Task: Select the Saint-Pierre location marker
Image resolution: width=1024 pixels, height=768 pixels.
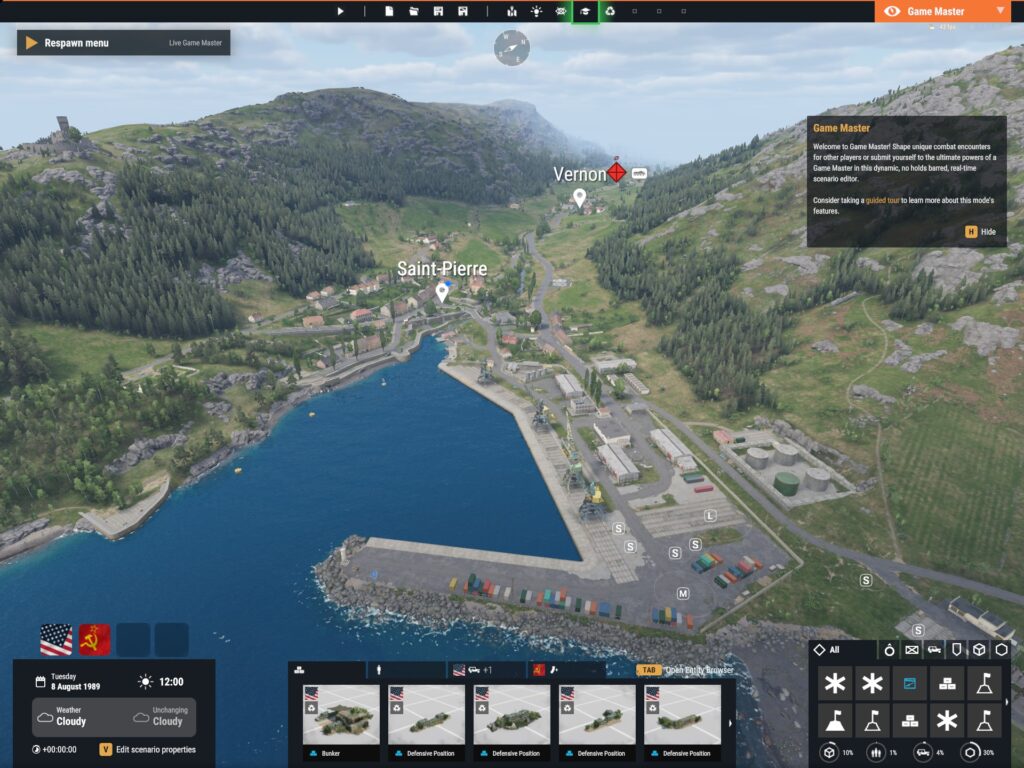Action: 442,292
